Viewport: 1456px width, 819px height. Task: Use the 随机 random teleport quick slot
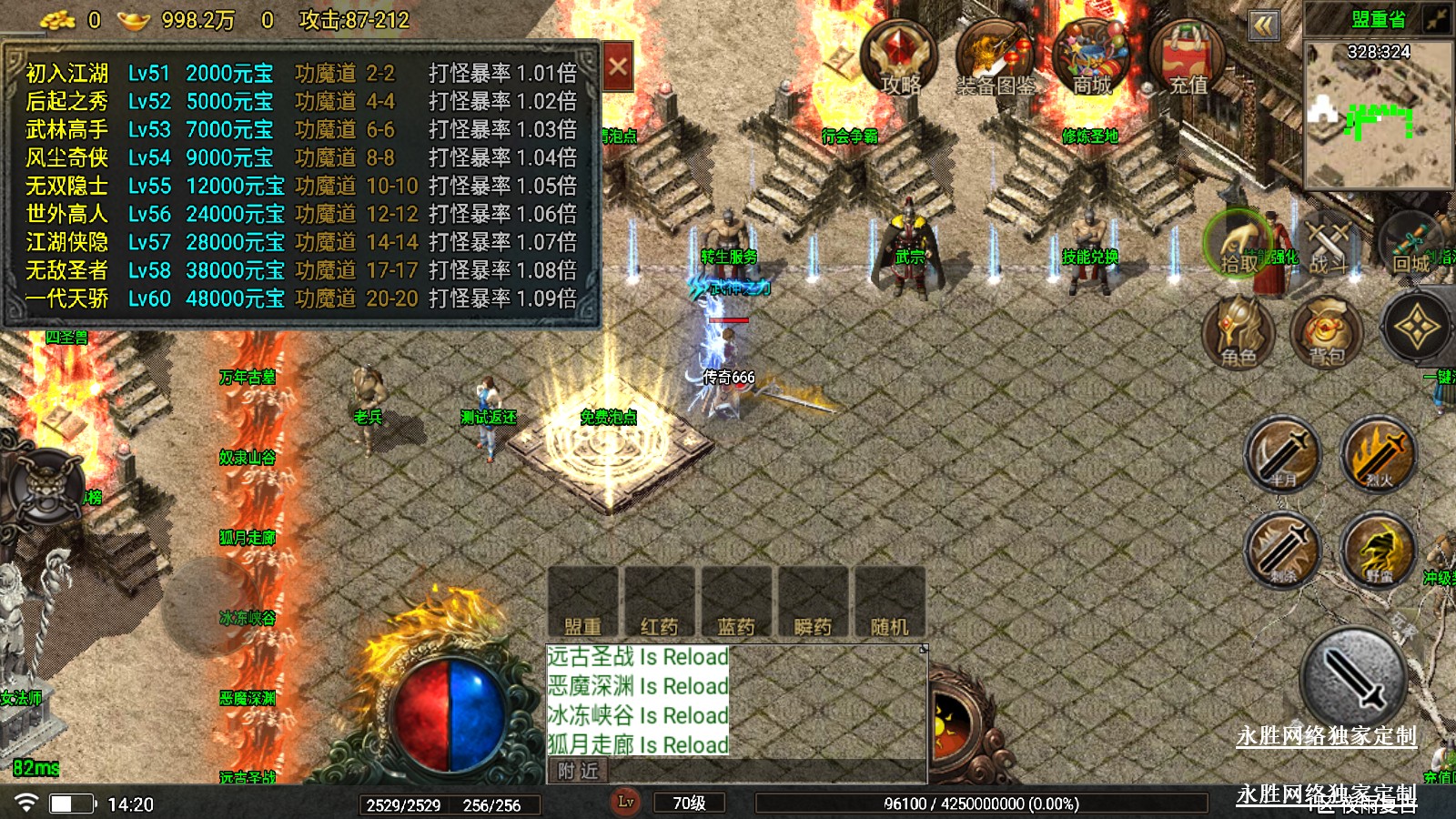(889, 602)
